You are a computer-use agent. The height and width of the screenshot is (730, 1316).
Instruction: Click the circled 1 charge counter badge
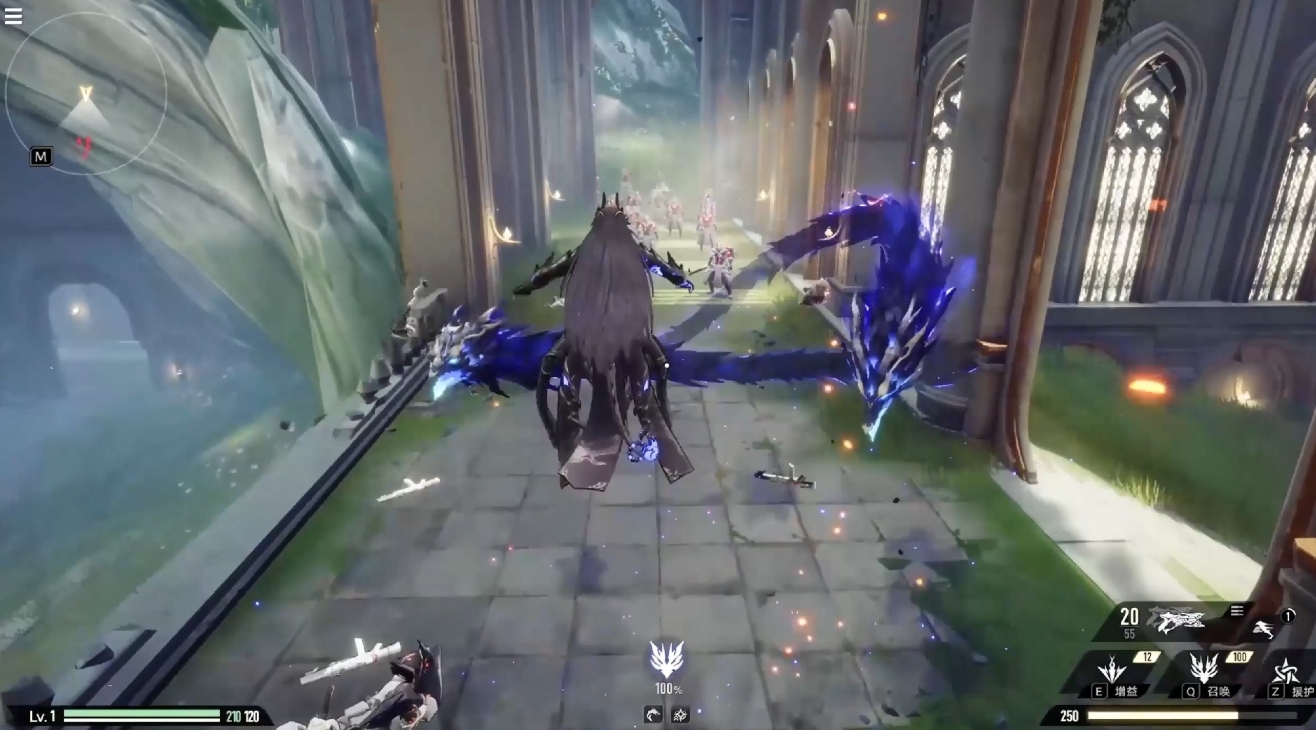coord(1287,617)
